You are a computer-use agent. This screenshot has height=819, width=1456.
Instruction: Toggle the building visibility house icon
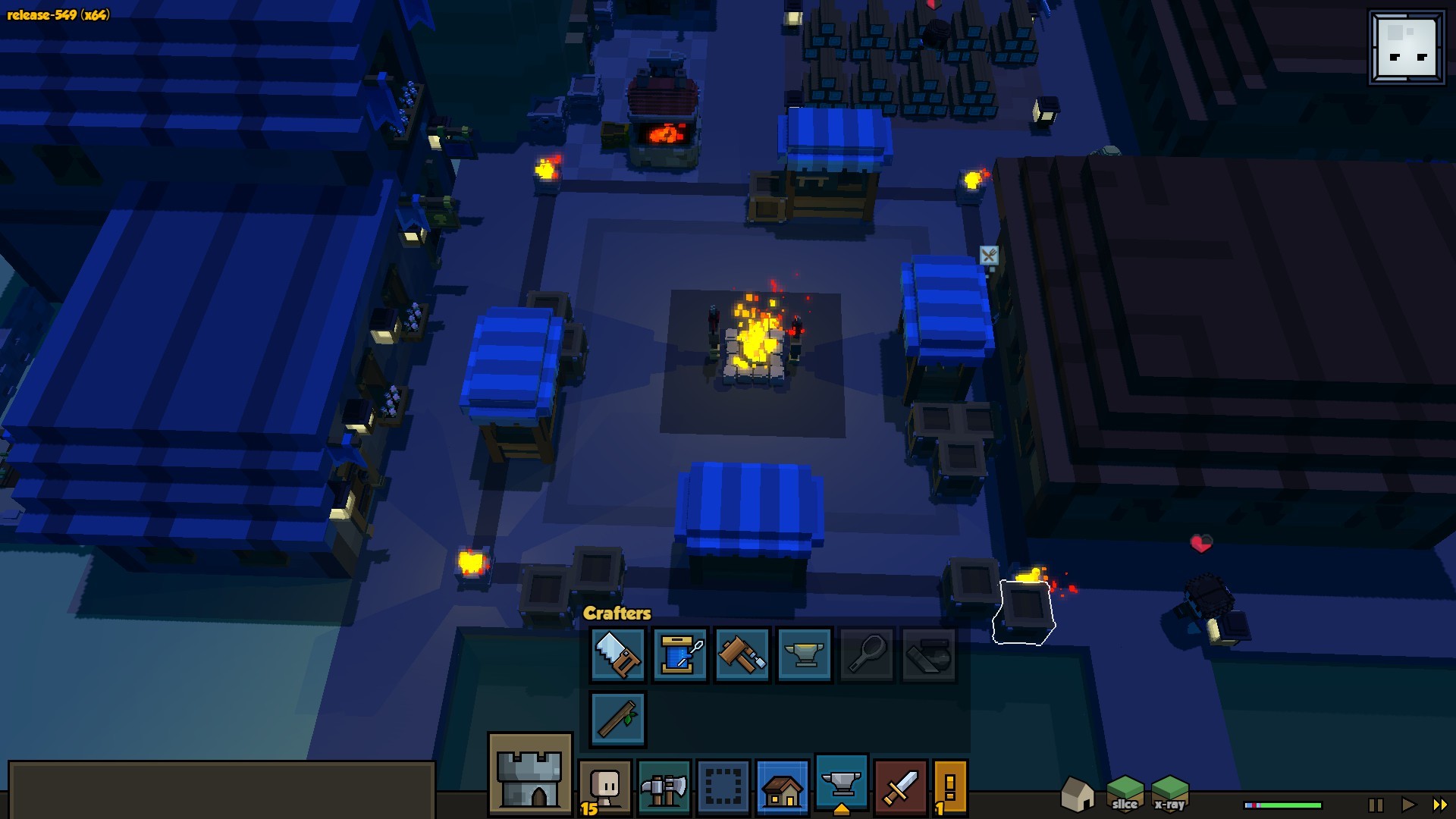1078,794
